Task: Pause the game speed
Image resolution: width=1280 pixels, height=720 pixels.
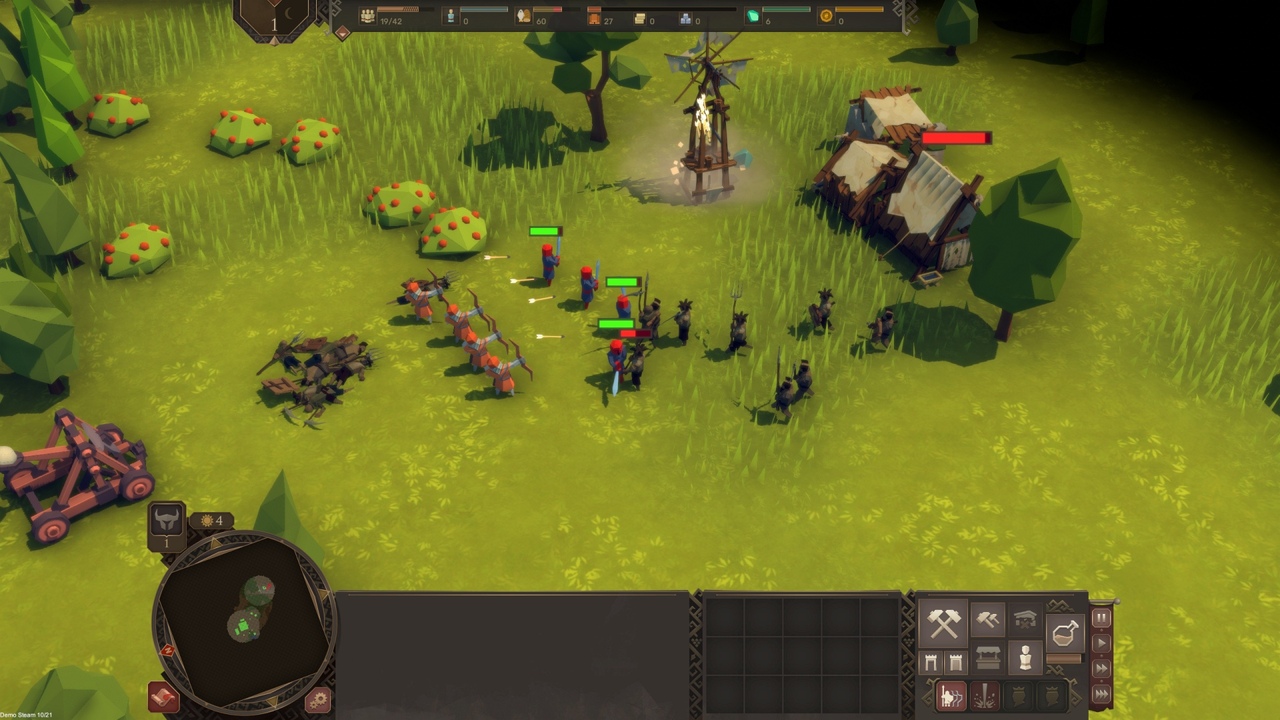Action: [1101, 618]
